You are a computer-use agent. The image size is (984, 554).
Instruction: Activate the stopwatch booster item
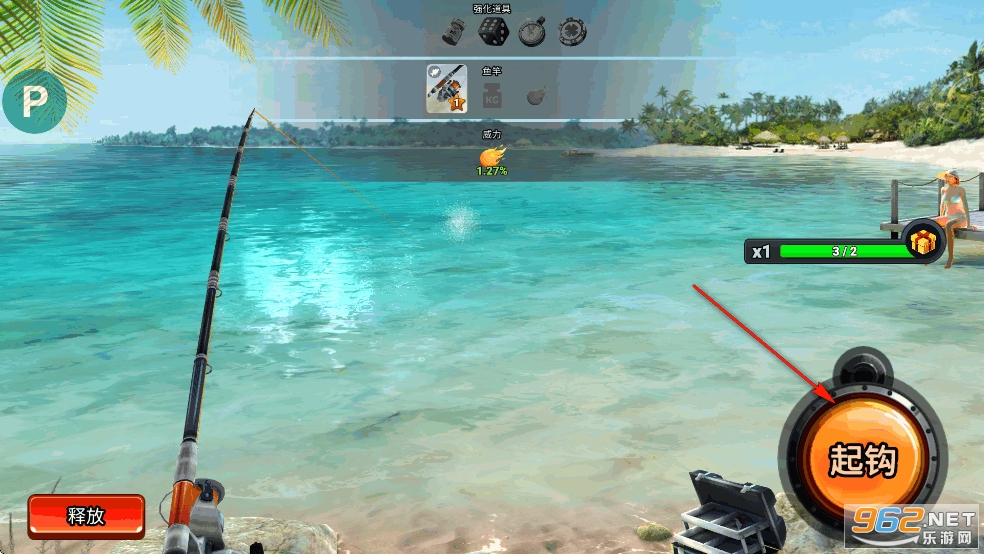[531, 32]
